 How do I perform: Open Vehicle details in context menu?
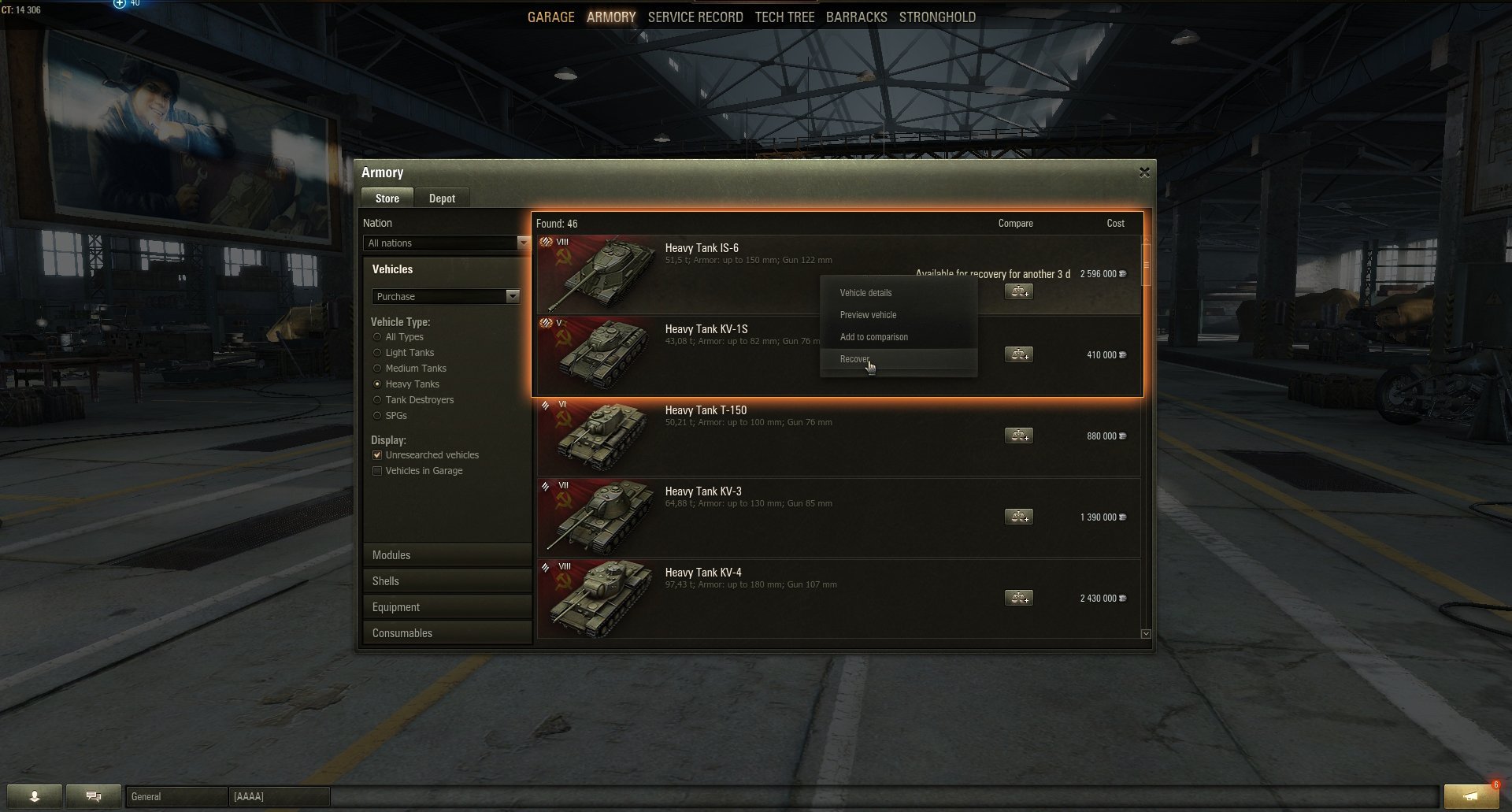point(865,293)
